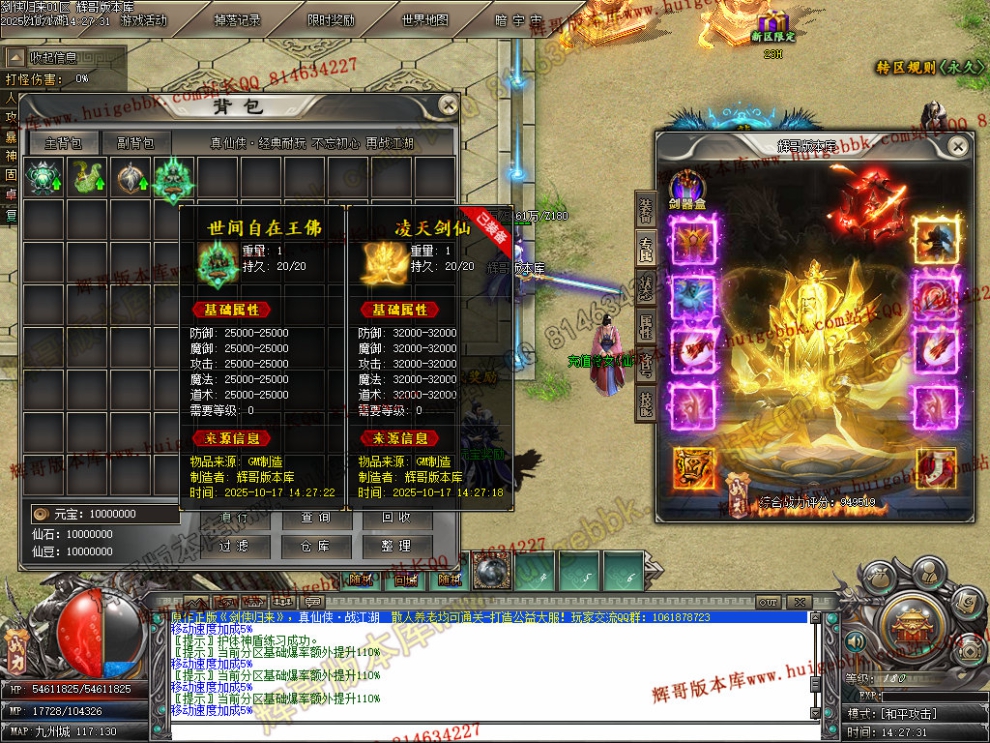
Task: Open the 掉落记录 drop records menu
Action: pyautogui.click(x=238, y=20)
